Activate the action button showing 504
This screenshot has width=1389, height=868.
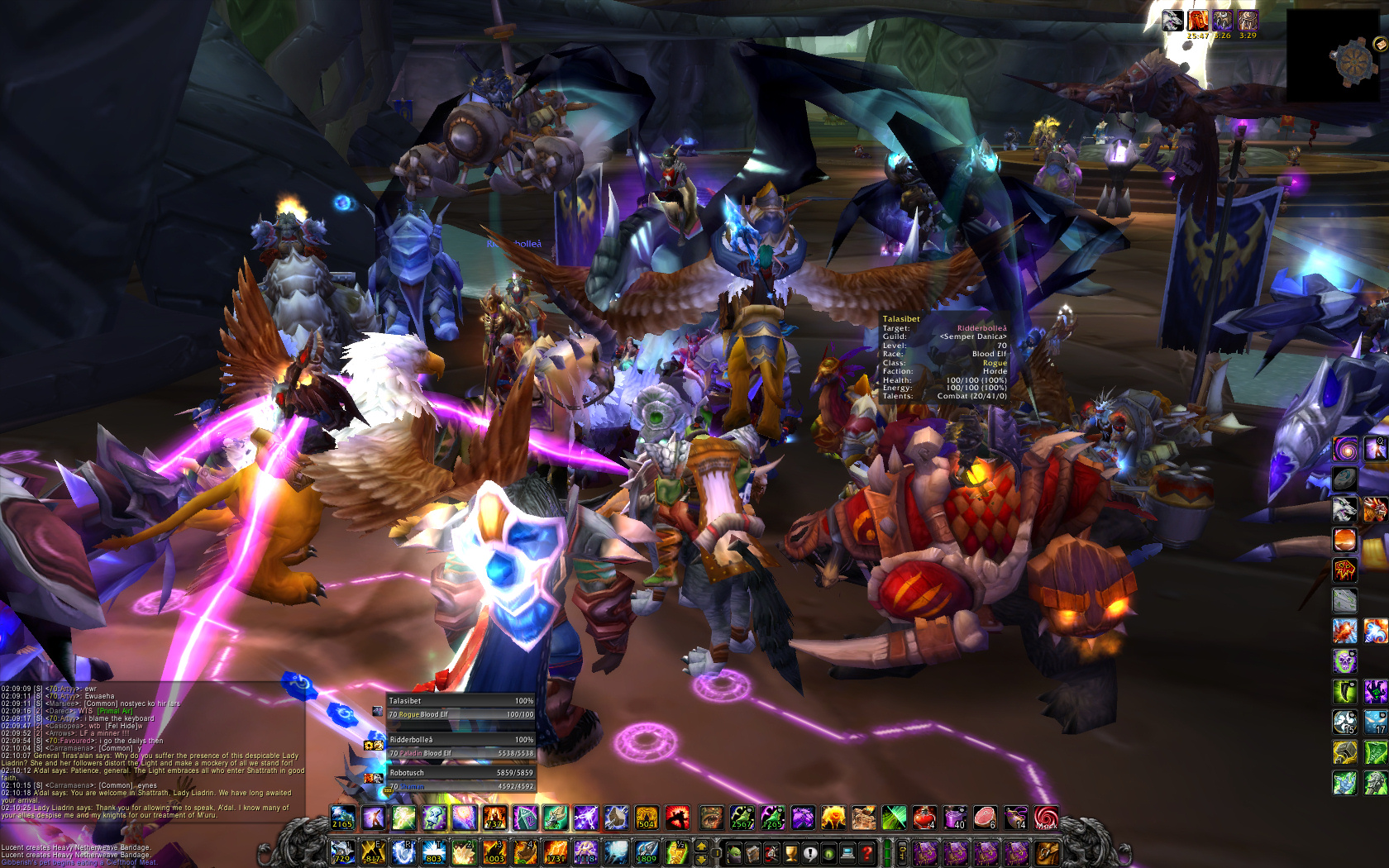(x=647, y=818)
